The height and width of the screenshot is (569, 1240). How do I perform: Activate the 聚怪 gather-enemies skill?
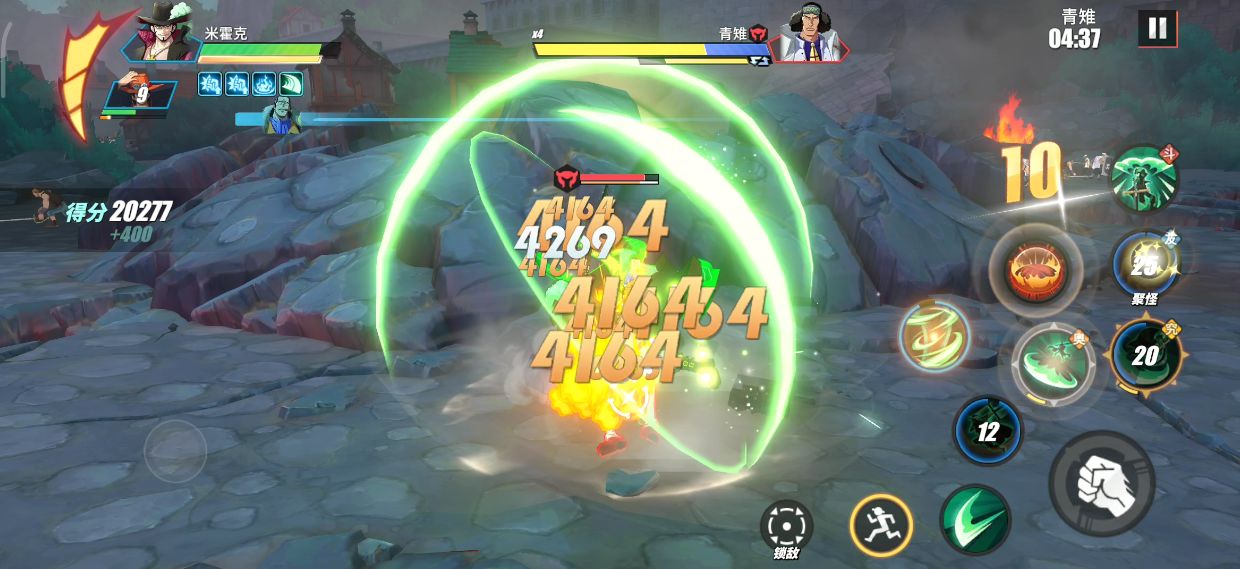[1145, 264]
